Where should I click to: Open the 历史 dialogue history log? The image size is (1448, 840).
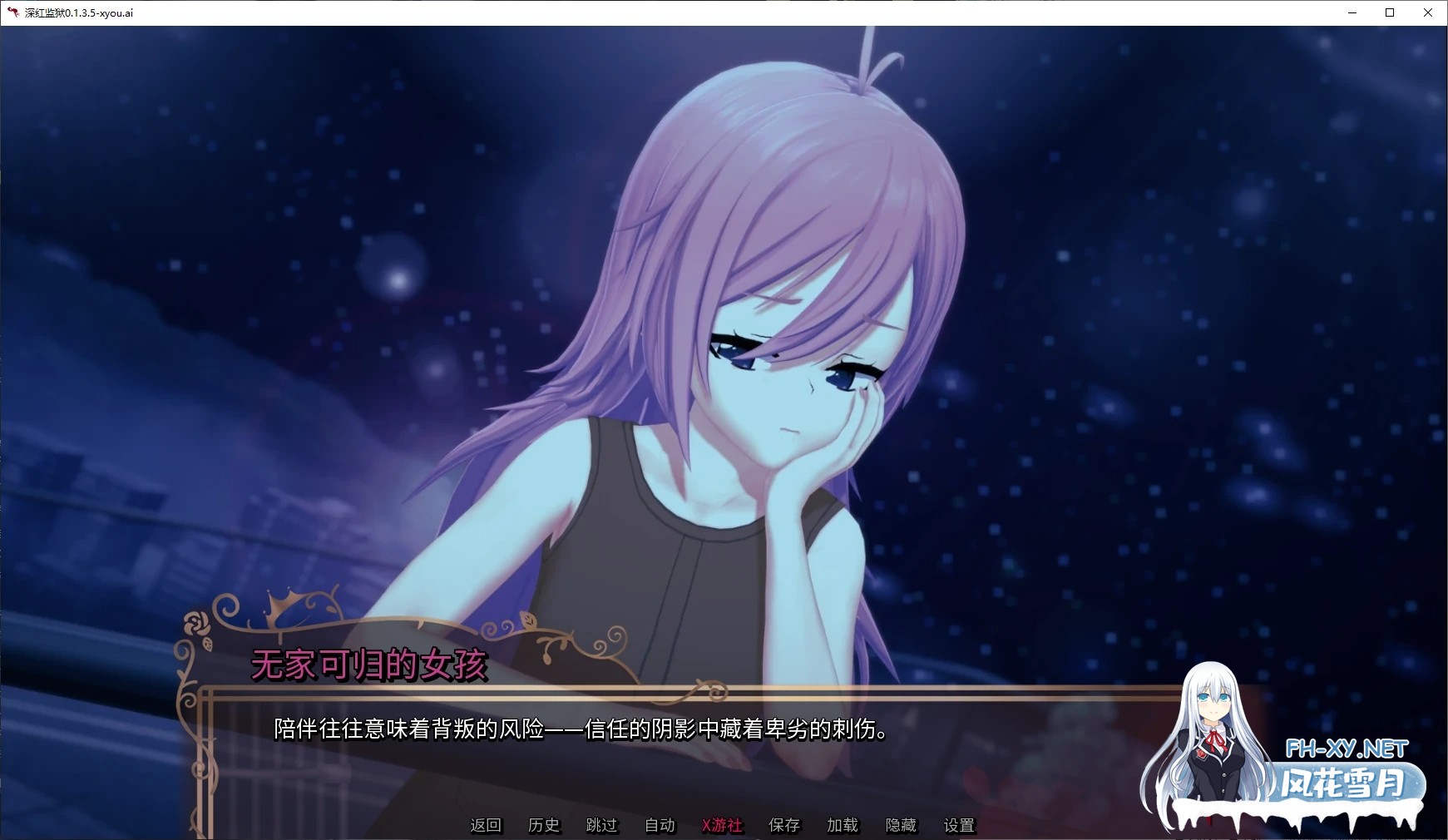[543, 825]
